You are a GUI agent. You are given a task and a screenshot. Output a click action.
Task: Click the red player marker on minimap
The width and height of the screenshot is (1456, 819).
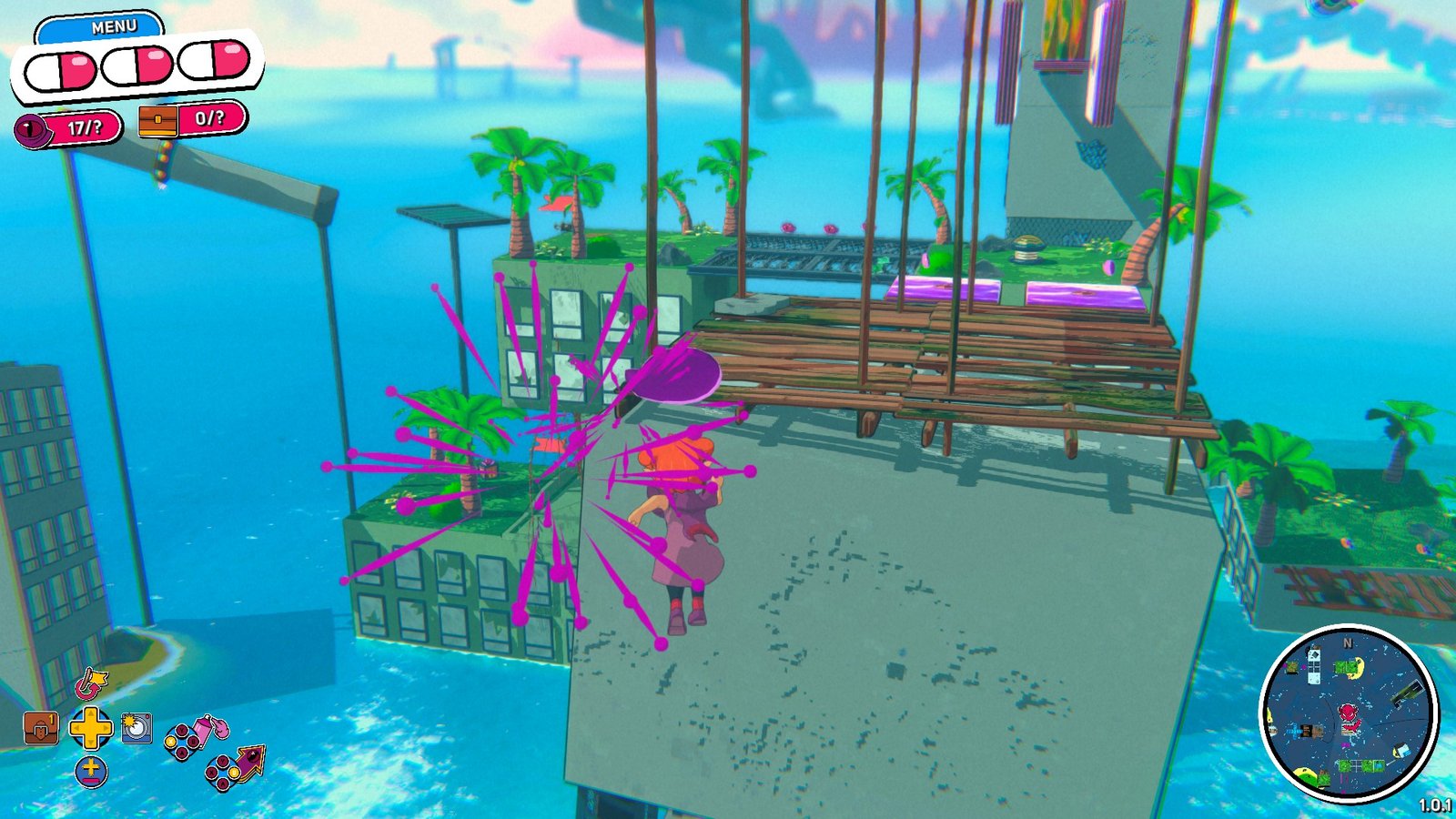pyautogui.click(x=1350, y=714)
